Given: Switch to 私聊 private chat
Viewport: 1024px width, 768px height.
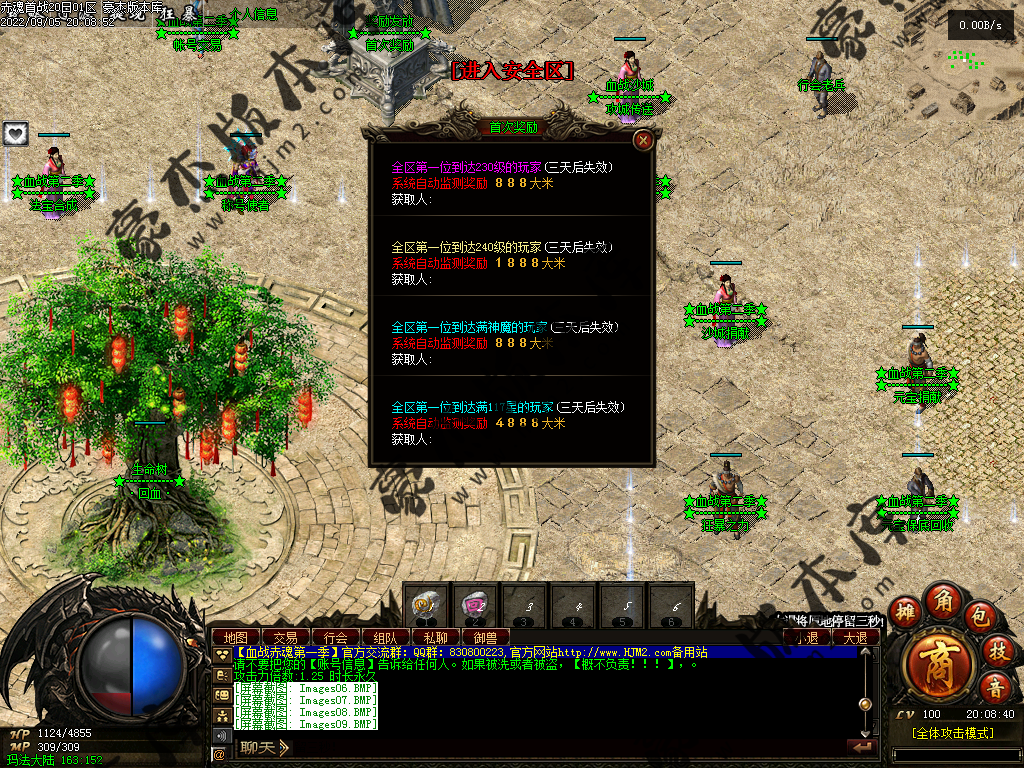Looking at the screenshot, I should point(436,637).
